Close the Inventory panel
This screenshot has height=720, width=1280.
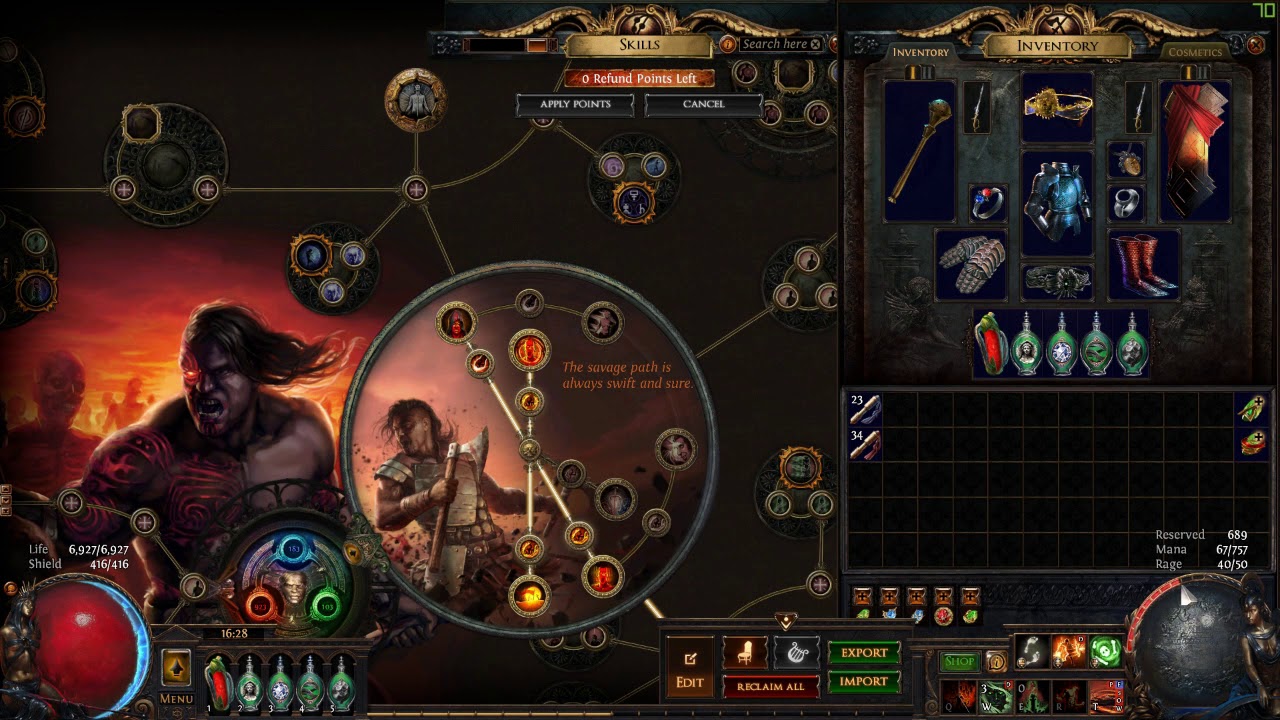tap(1256, 45)
